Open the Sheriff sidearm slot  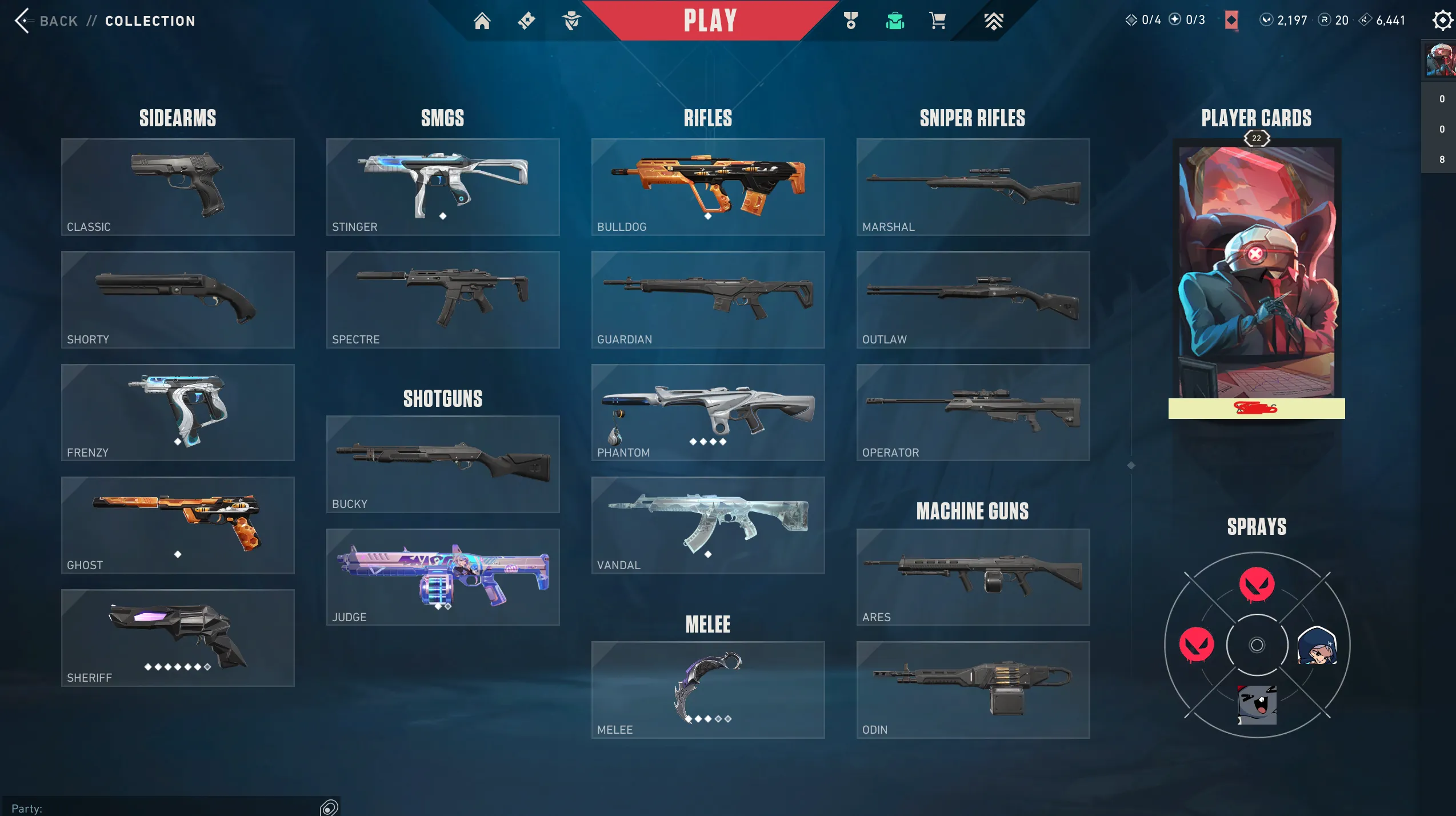pos(177,637)
